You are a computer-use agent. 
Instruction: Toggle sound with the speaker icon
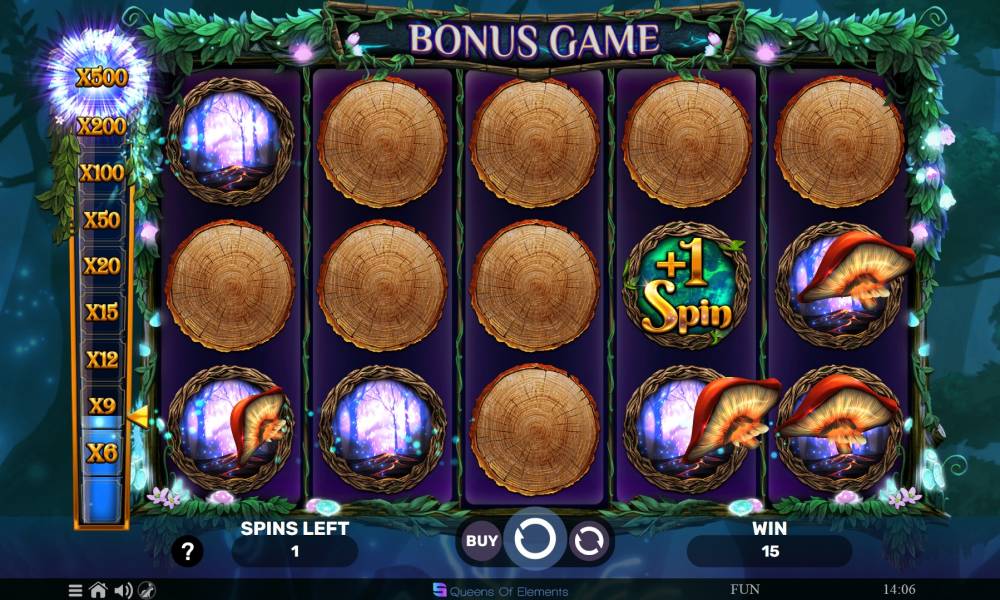point(123,590)
